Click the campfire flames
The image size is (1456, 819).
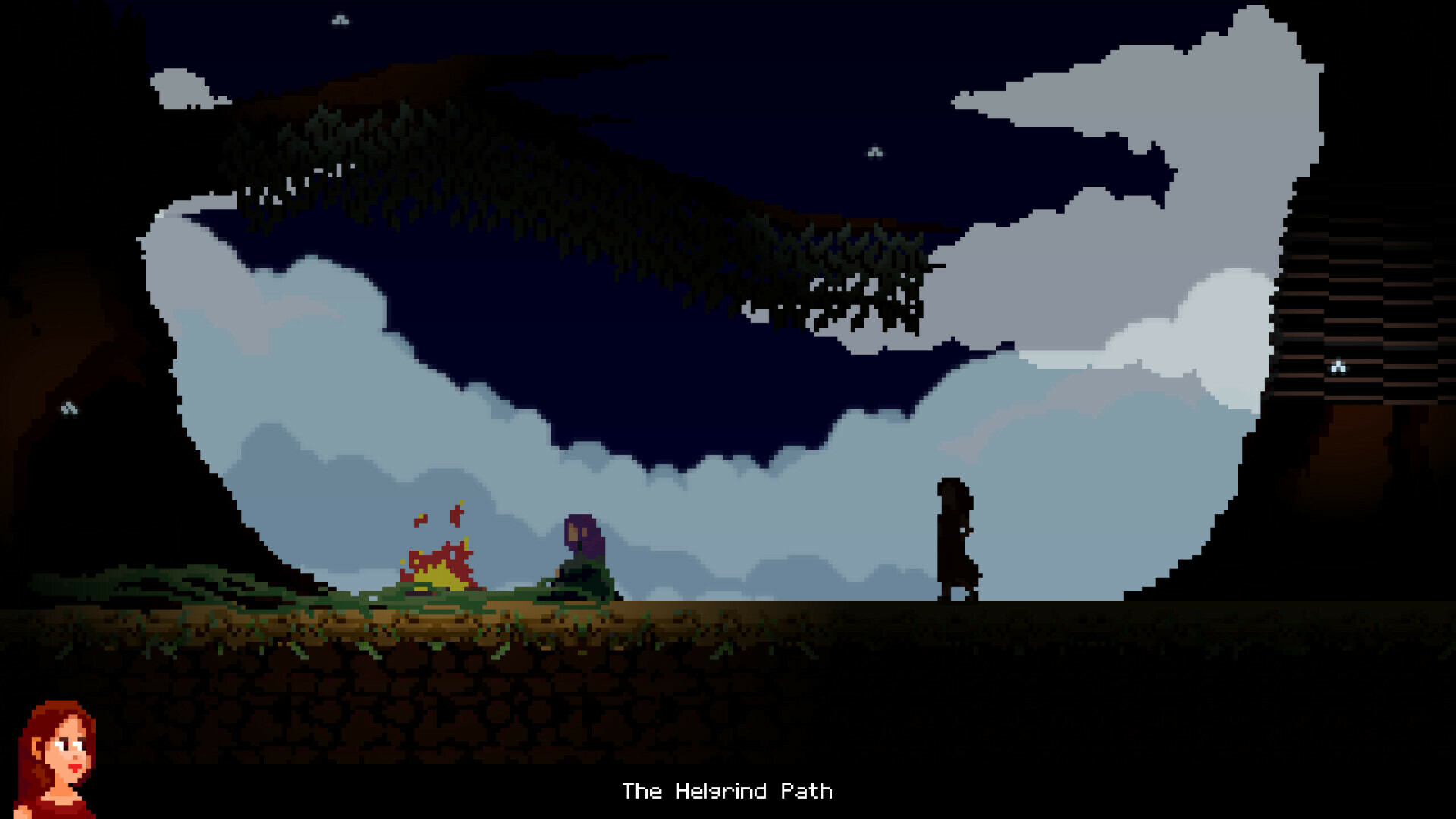[440, 569]
